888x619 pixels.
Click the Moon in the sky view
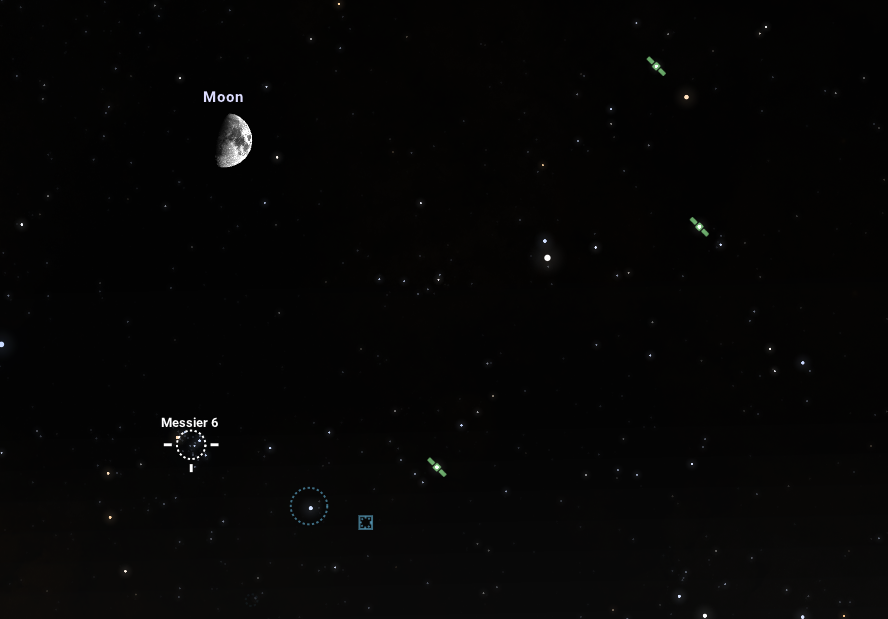point(234,140)
